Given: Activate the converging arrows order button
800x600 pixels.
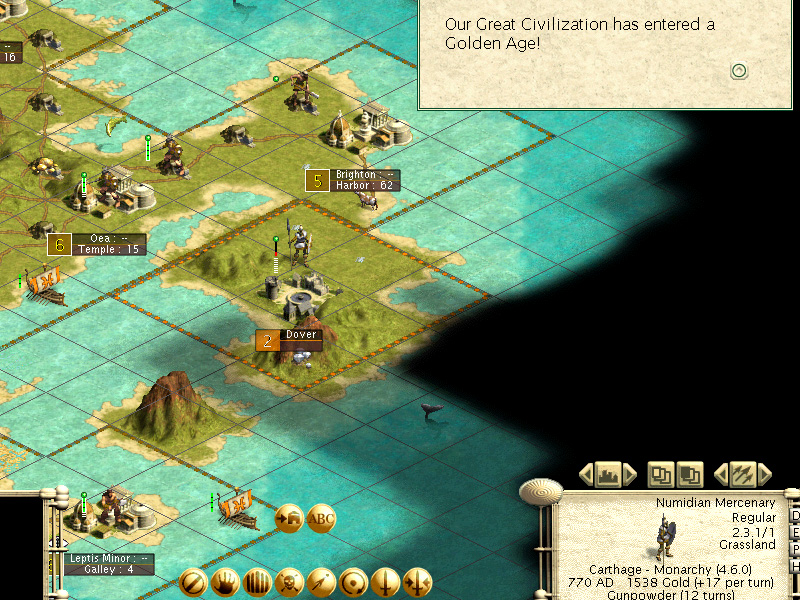Looking at the screenshot, I should 417,583.
